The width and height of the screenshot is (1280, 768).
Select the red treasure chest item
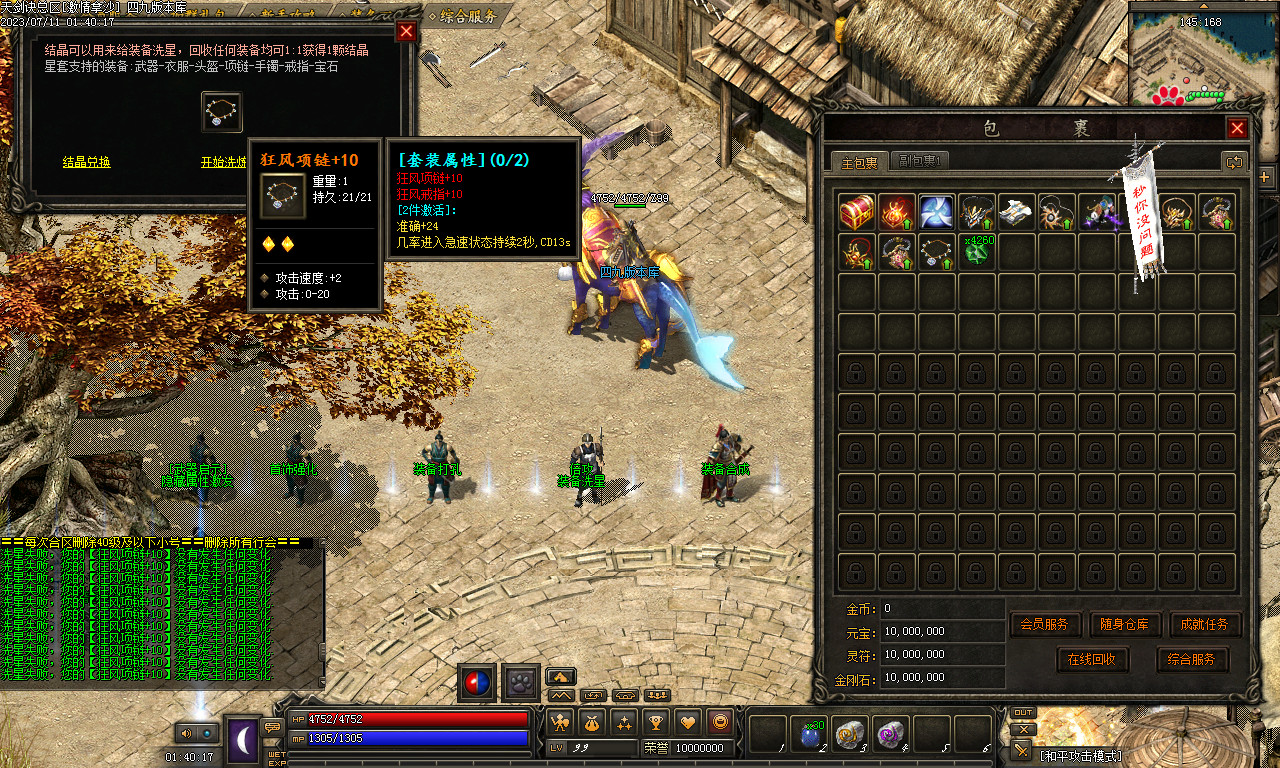[x=857, y=212]
